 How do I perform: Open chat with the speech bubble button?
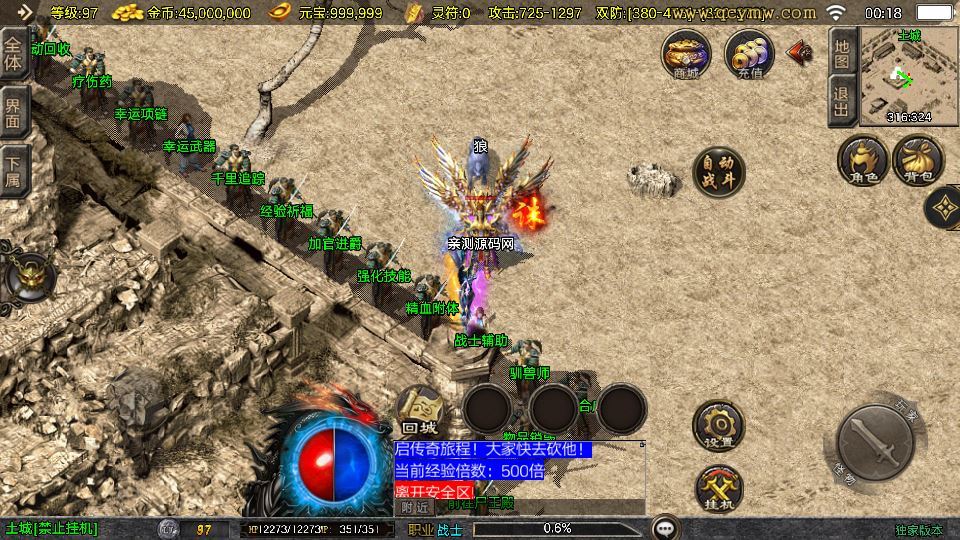pyautogui.click(x=665, y=527)
